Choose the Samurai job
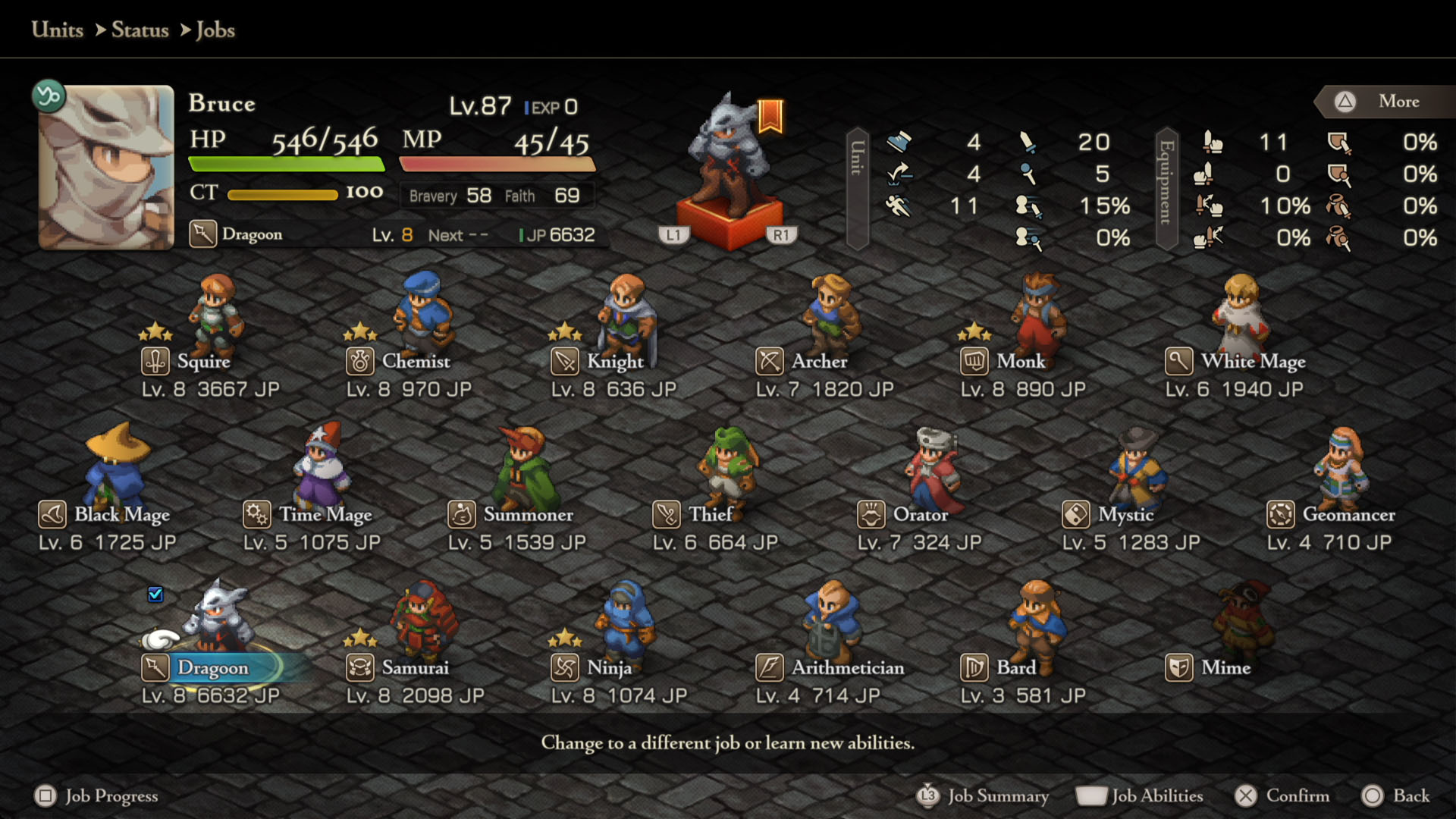The image size is (1456, 819). tap(415, 668)
